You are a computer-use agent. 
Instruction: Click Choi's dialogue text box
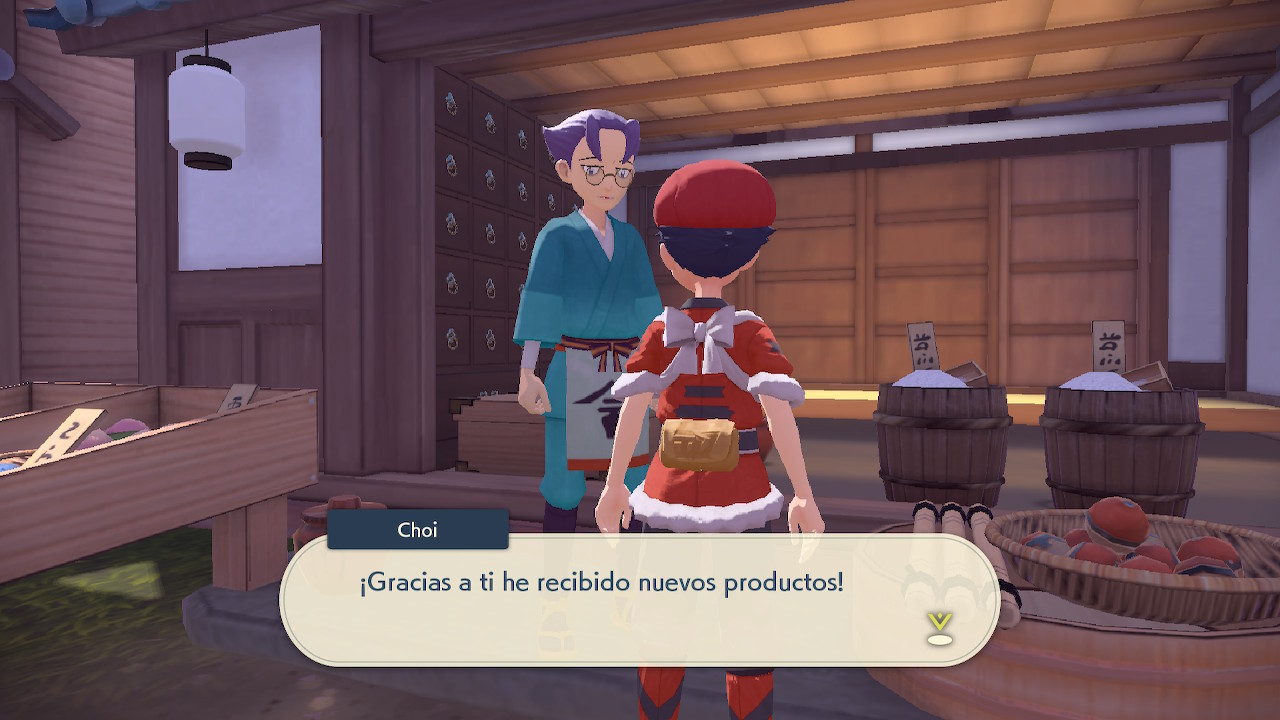(x=640, y=598)
